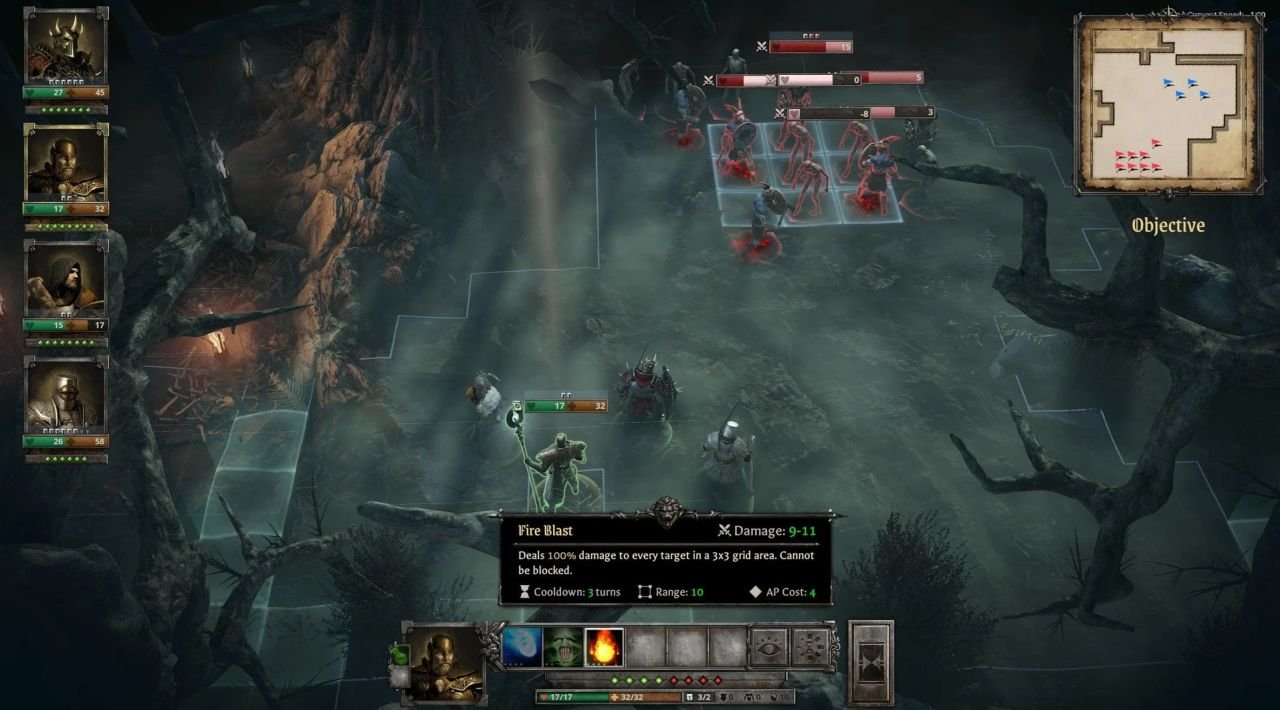
Task: Select the horned helmet knight portrait
Action: (66, 51)
